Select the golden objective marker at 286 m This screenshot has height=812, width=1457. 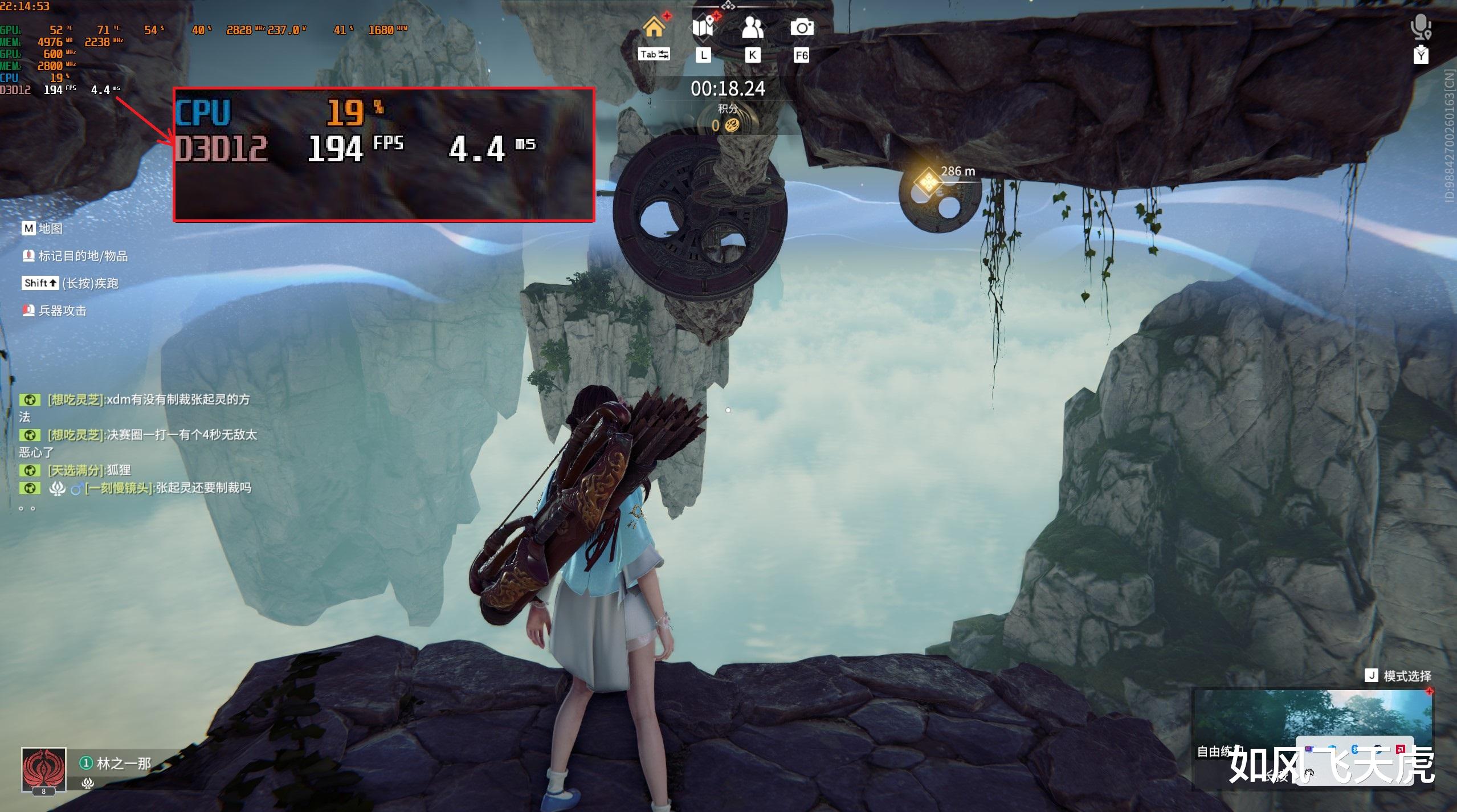click(928, 182)
